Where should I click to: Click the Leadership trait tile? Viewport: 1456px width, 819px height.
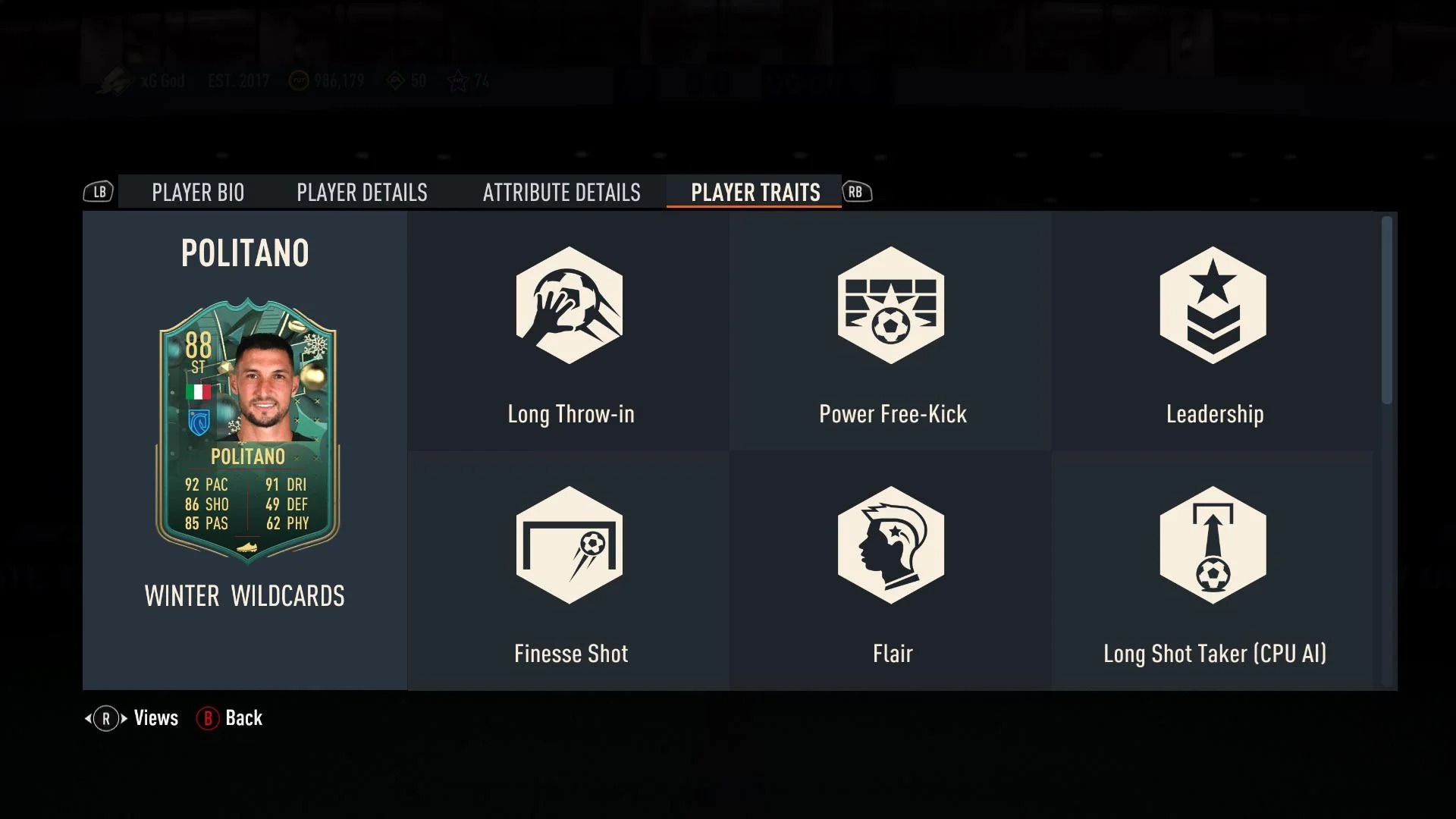point(1213,332)
